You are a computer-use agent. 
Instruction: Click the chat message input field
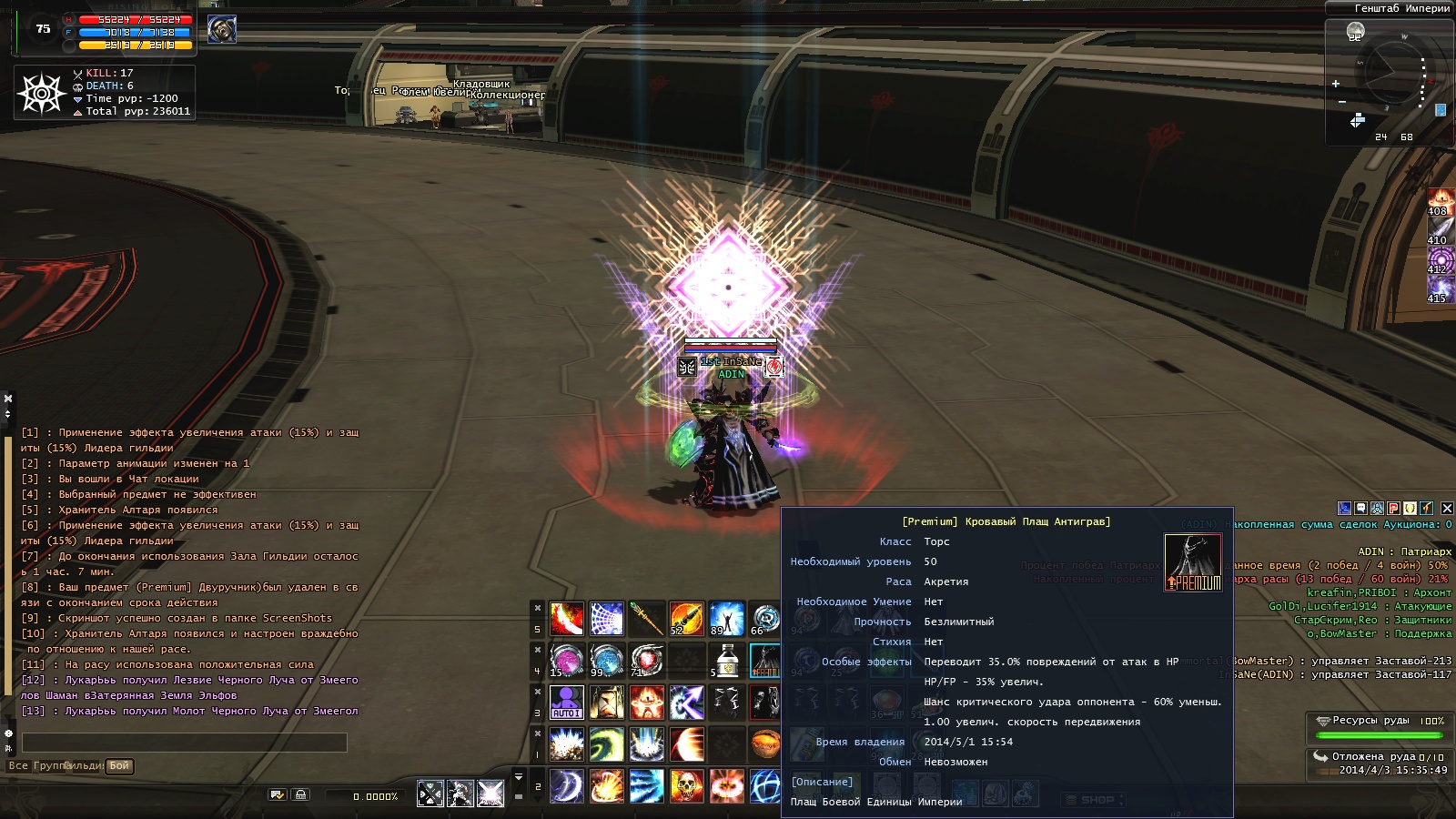pyautogui.click(x=184, y=743)
